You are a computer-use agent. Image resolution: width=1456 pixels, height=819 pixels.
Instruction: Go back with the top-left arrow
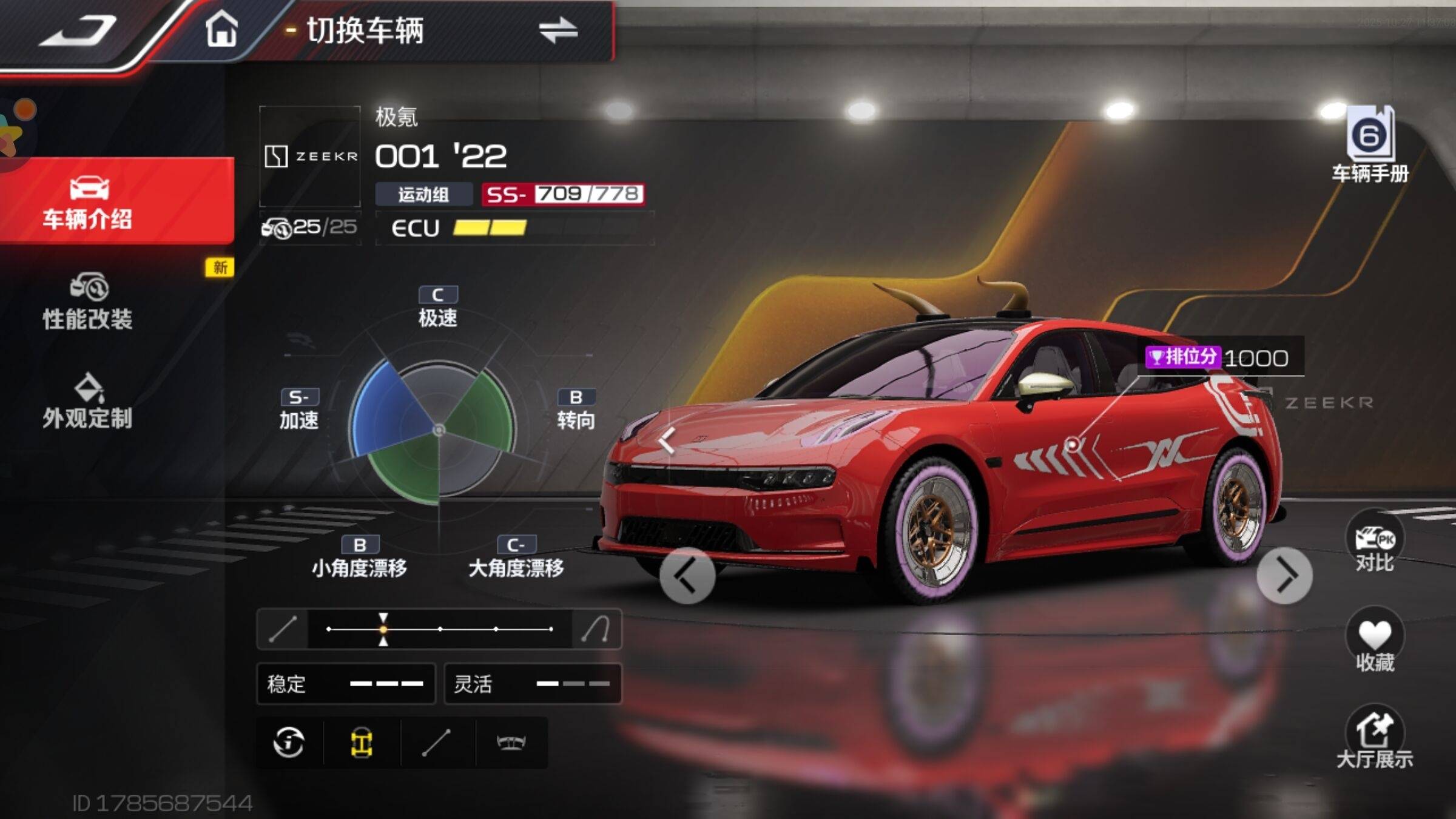[79, 30]
